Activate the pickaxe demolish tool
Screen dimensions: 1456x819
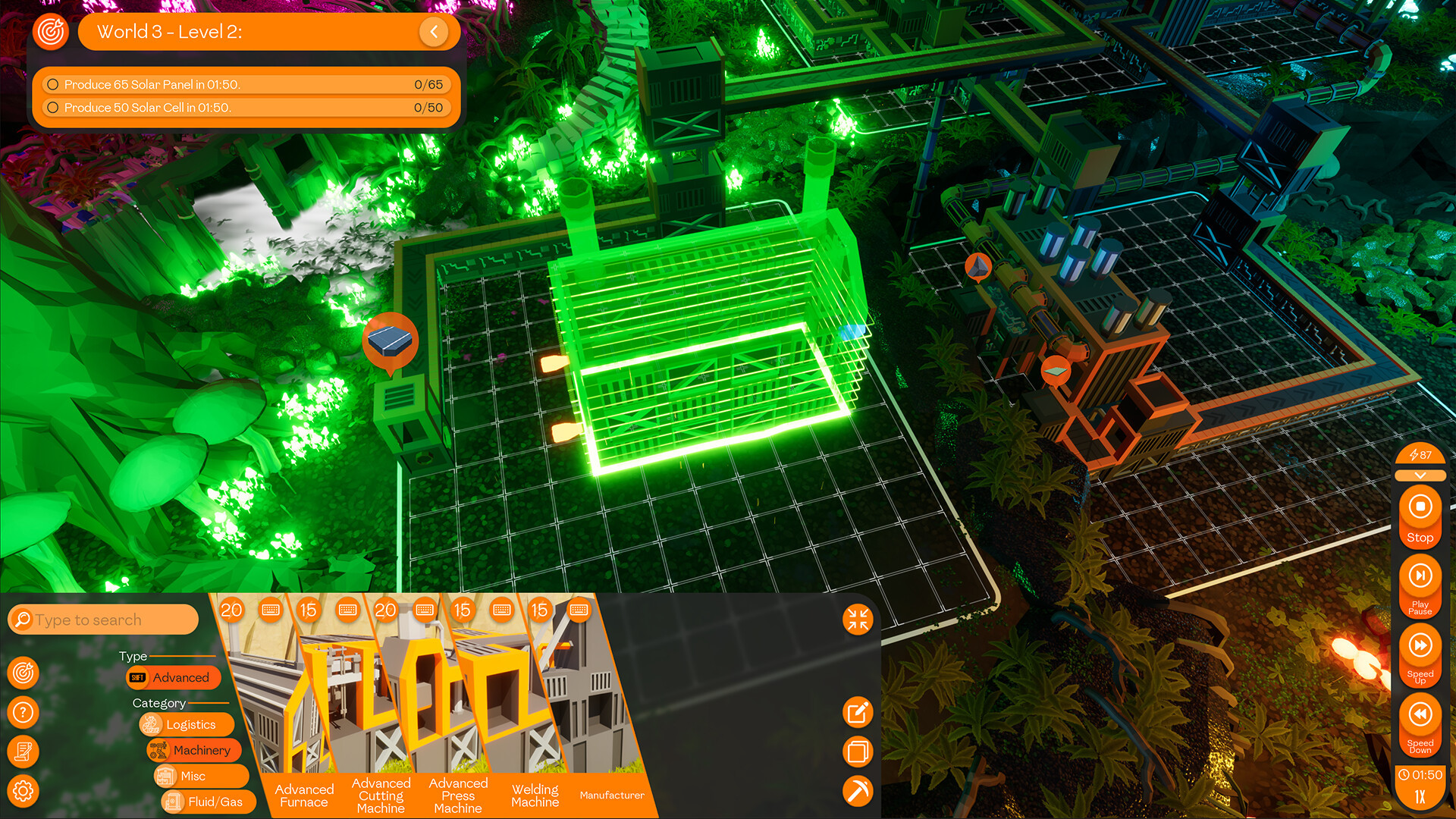point(858,791)
